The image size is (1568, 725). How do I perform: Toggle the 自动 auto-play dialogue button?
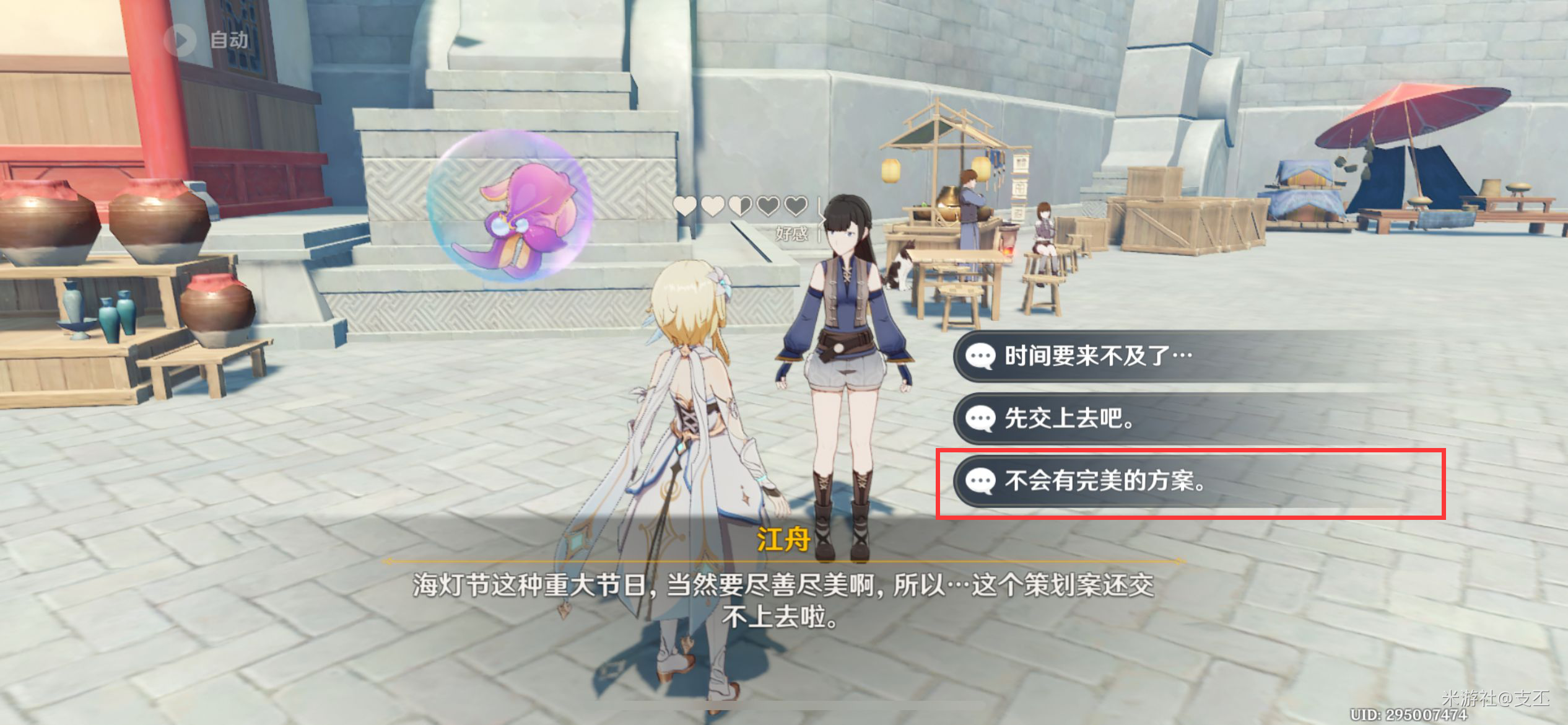pyautogui.click(x=207, y=40)
